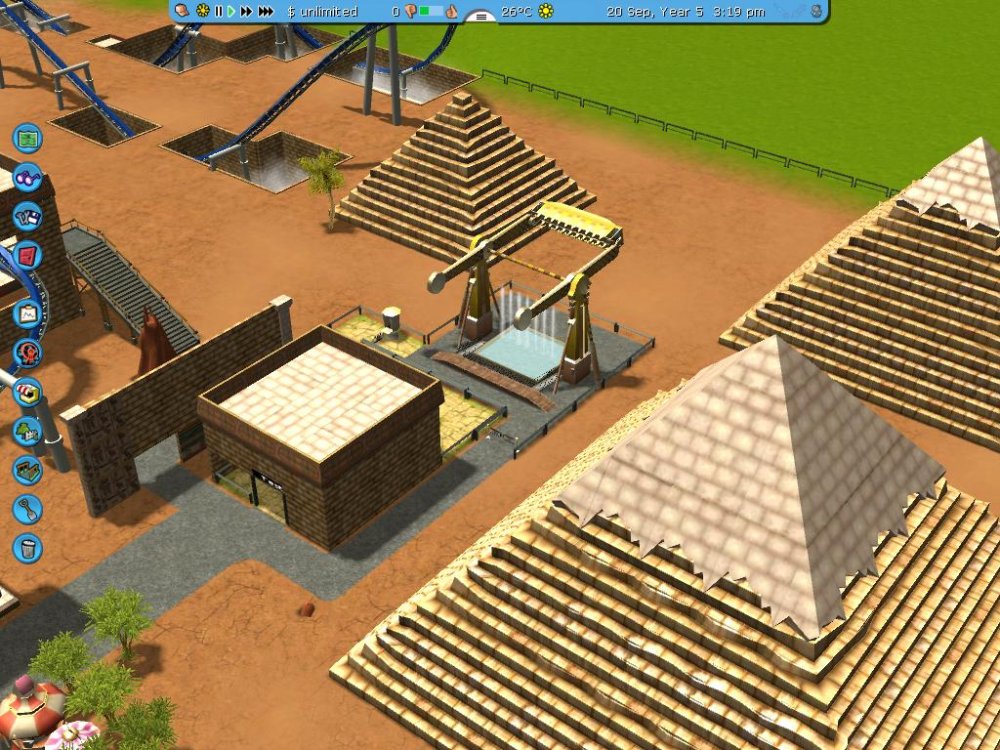1000x750 pixels.
Task: Open the park map icon
Action: (x=27, y=136)
